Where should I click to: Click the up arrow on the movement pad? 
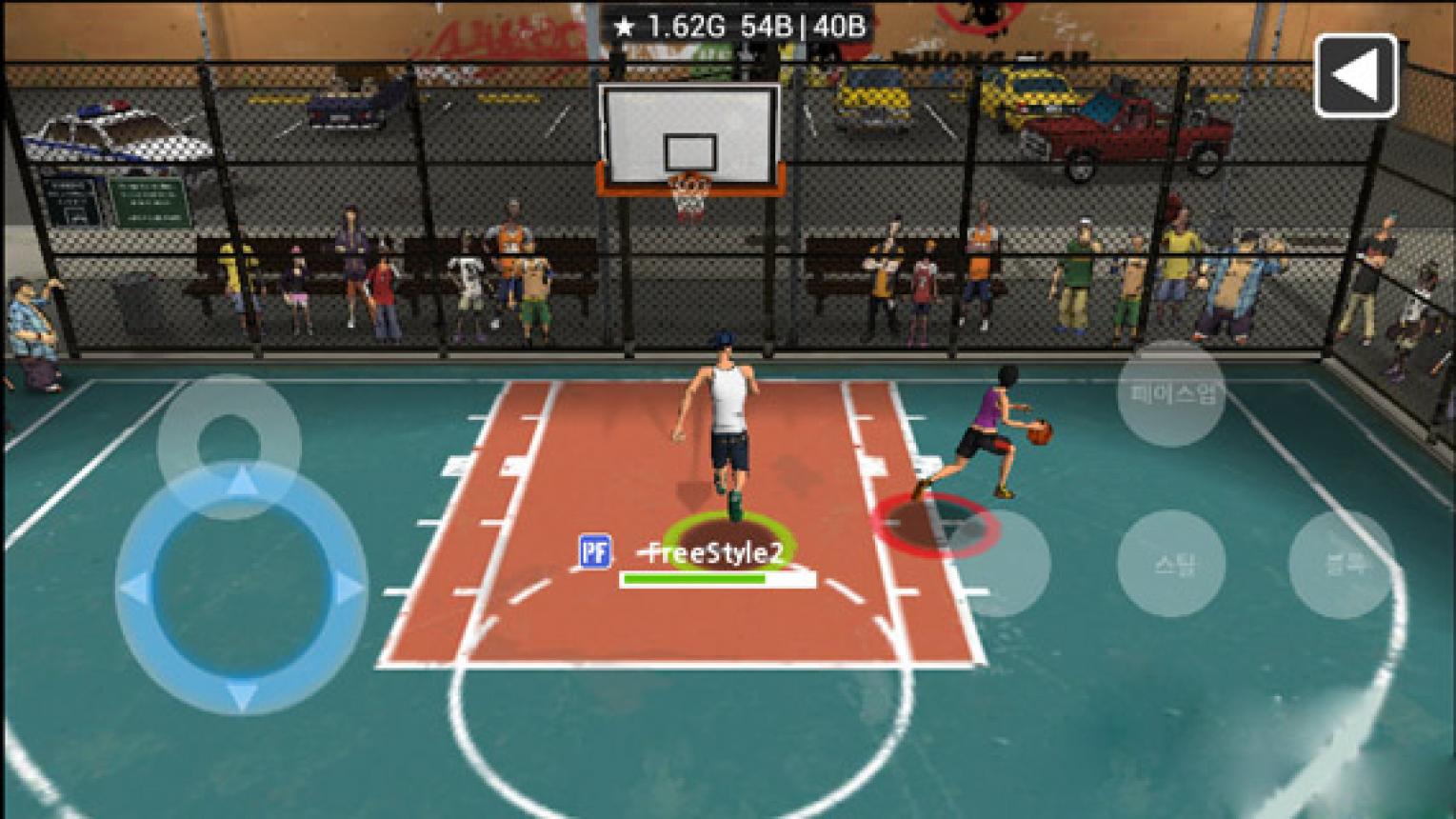[x=241, y=480]
